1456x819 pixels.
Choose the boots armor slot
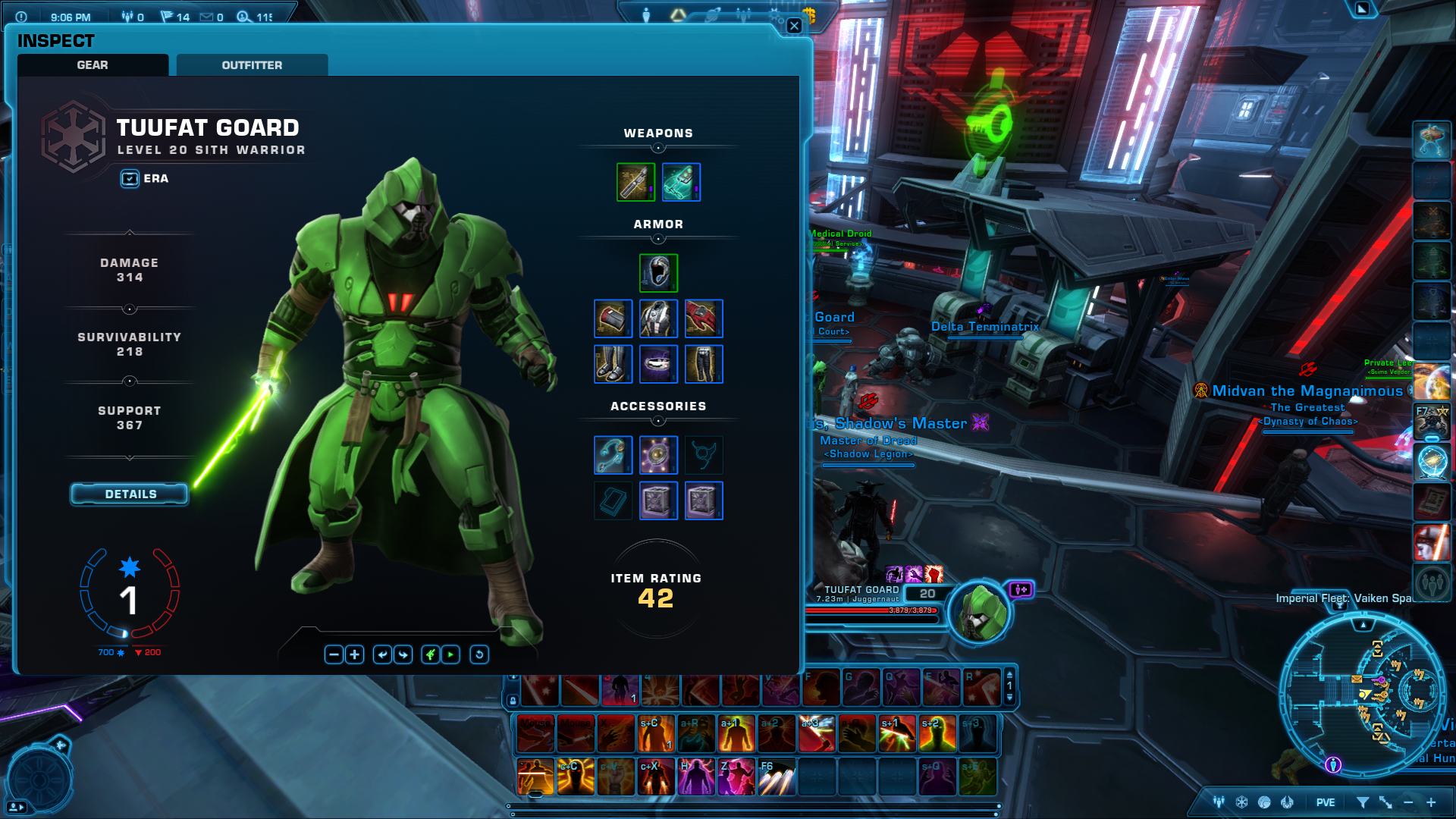coord(613,364)
